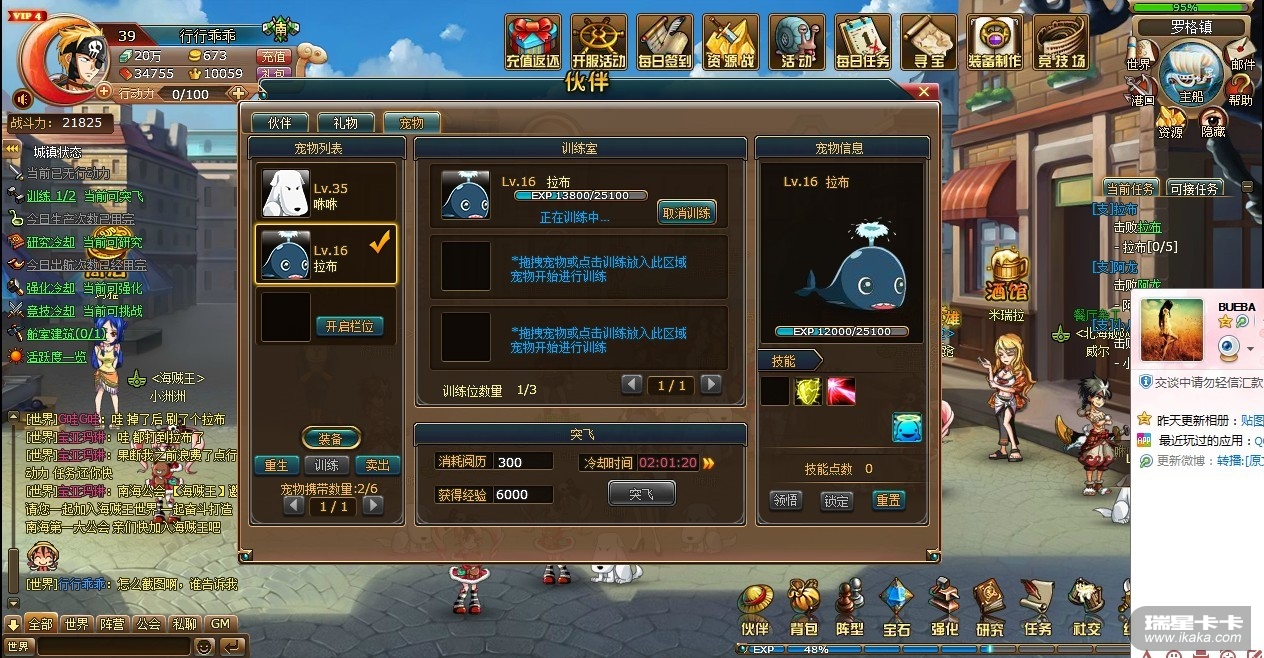The image size is (1264, 658).
Task: Select the Lv.16 拉布 whale pet
Action: (327, 255)
